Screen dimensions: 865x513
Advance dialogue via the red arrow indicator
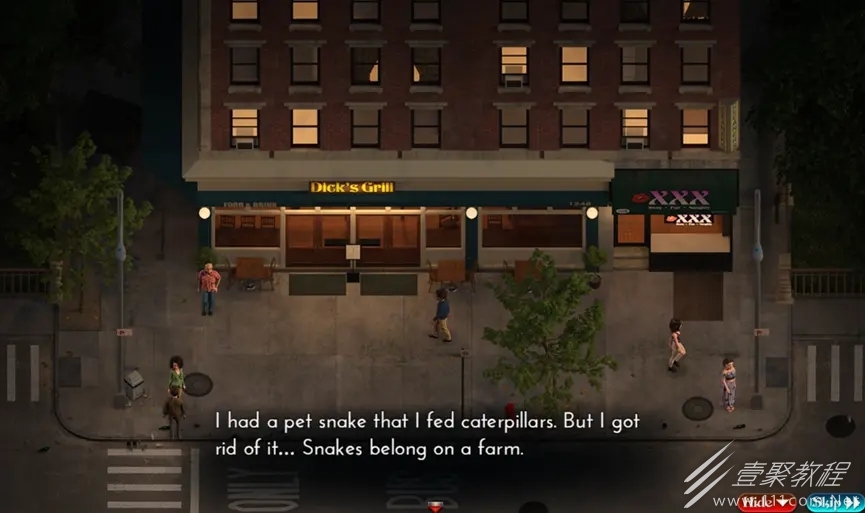coord(434,507)
